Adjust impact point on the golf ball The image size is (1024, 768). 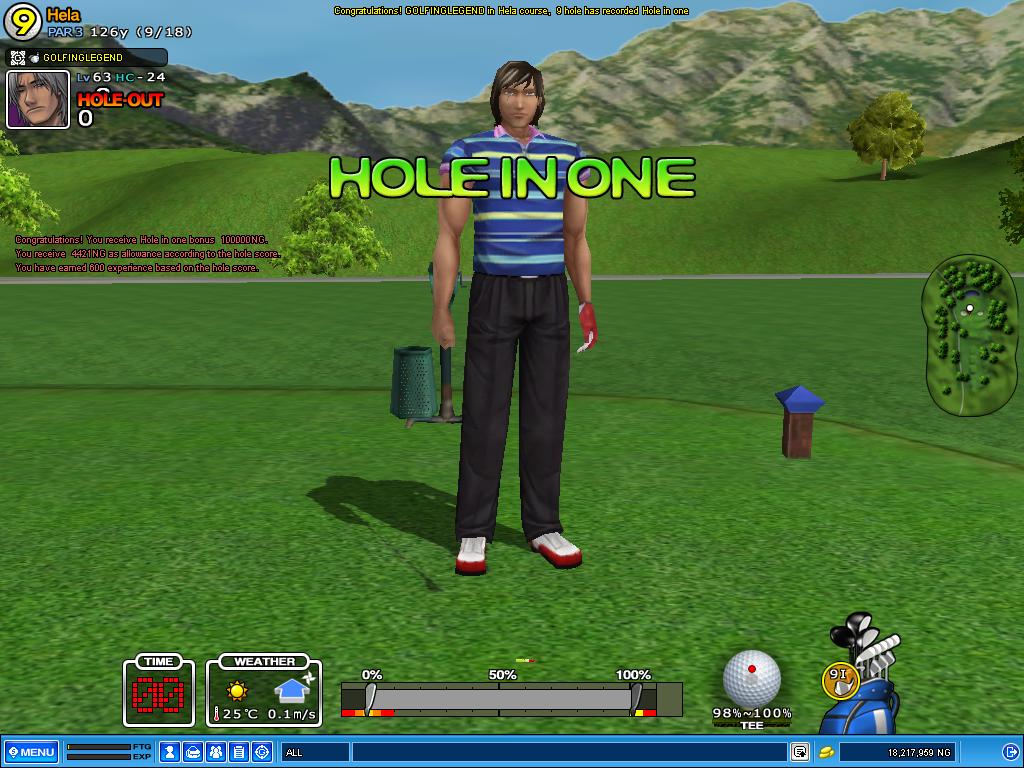[751, 678]
